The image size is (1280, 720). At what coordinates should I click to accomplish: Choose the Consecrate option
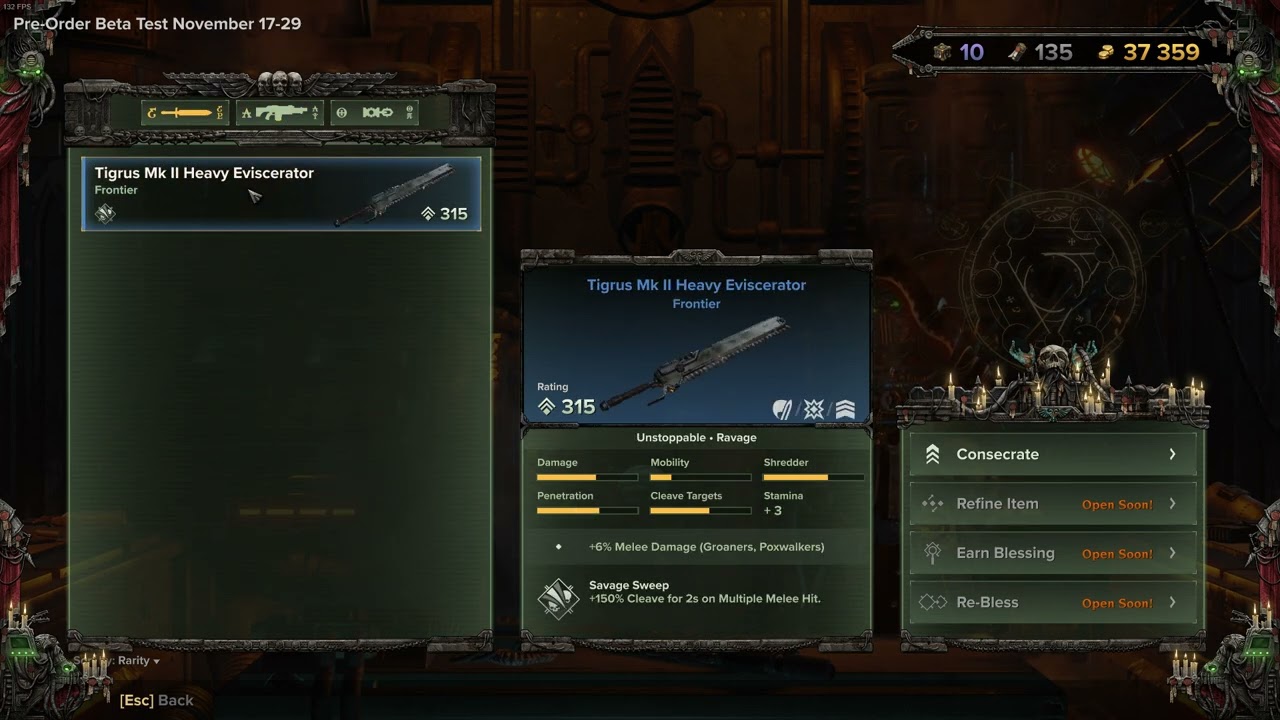point(1053,454)
